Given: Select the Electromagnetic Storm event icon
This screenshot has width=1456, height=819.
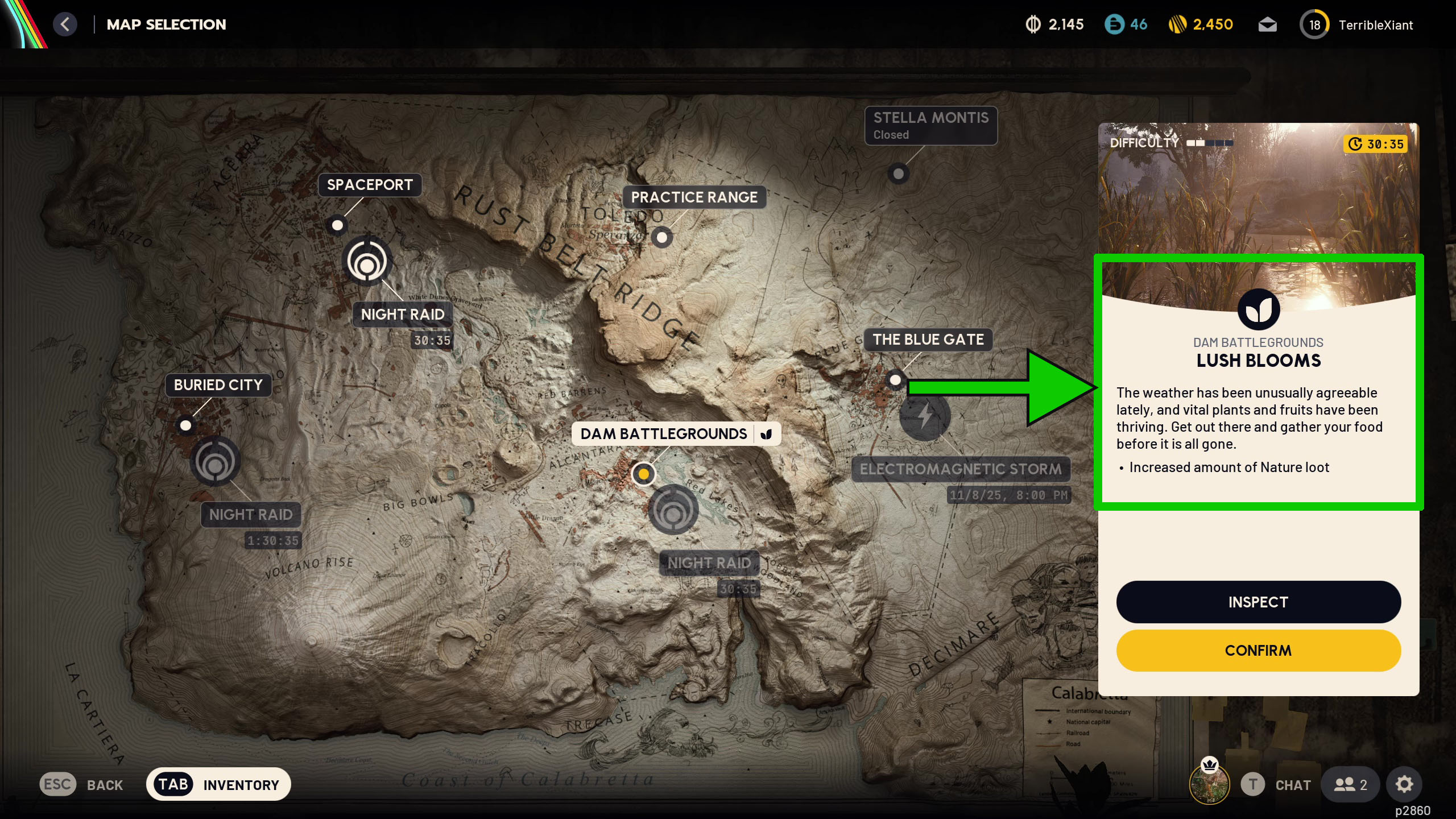Looking at the screenshot, I should point(925,415).
